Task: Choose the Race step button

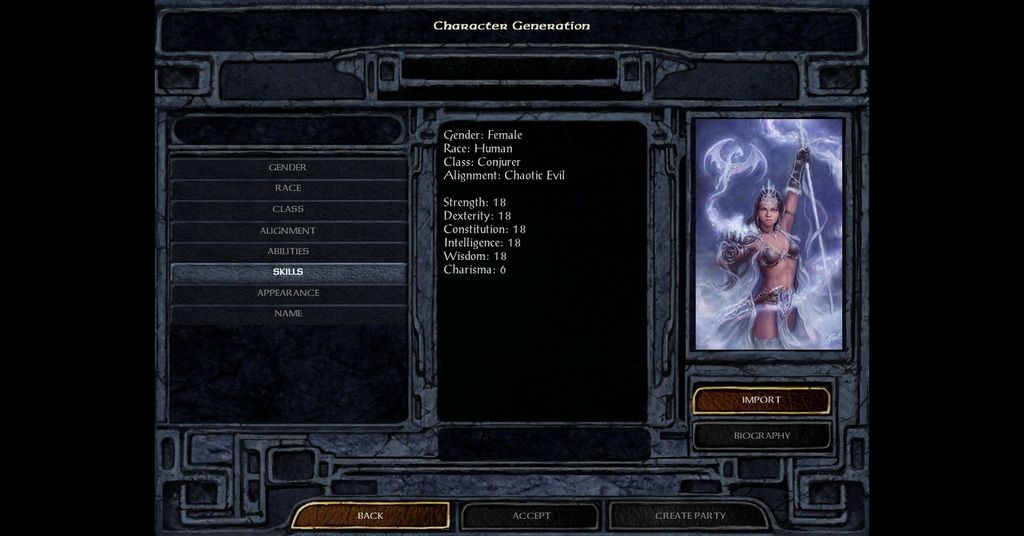Action: (288, 189)
